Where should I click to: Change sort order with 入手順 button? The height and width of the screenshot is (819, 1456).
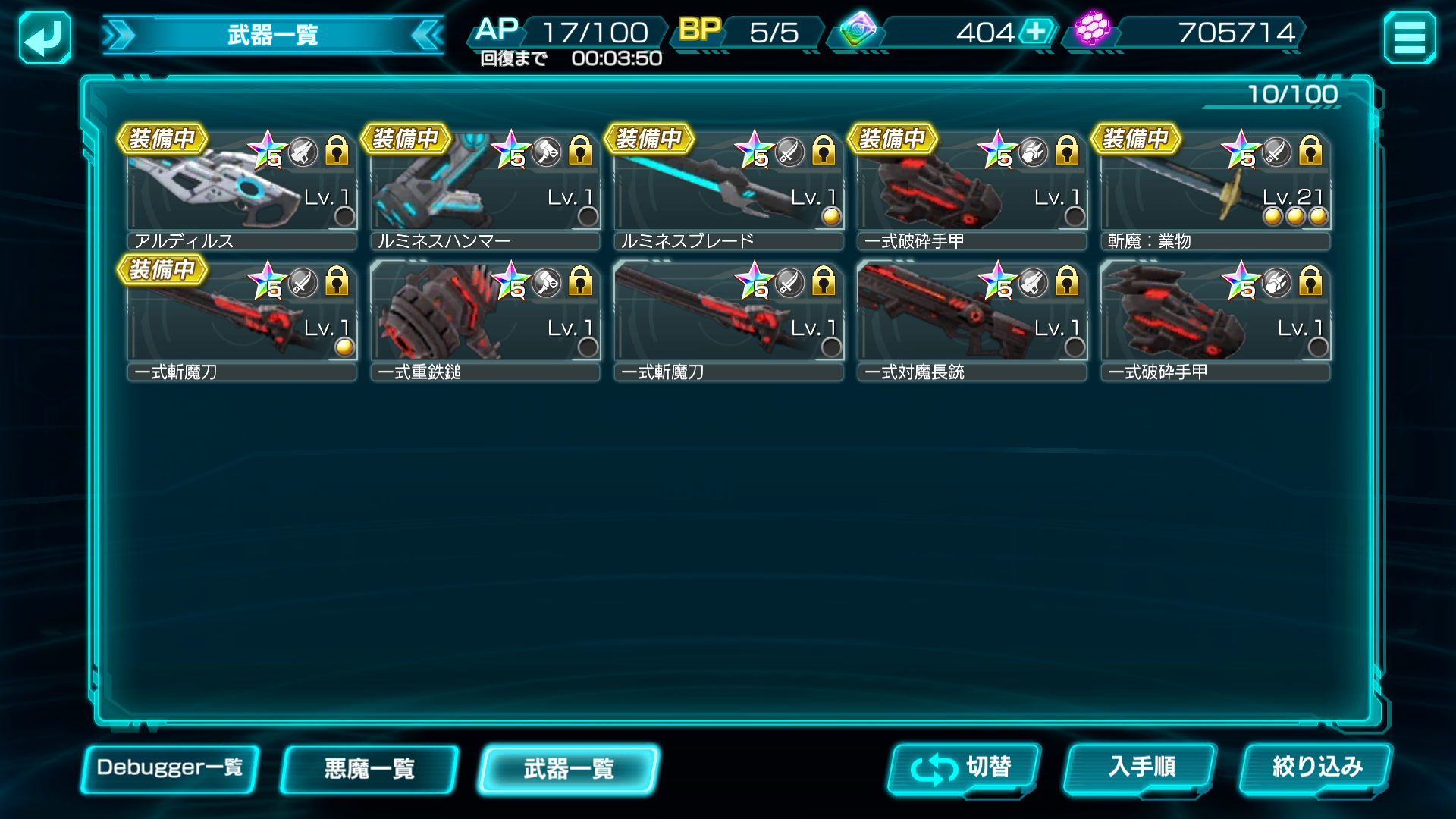[x=1140, y=768]
